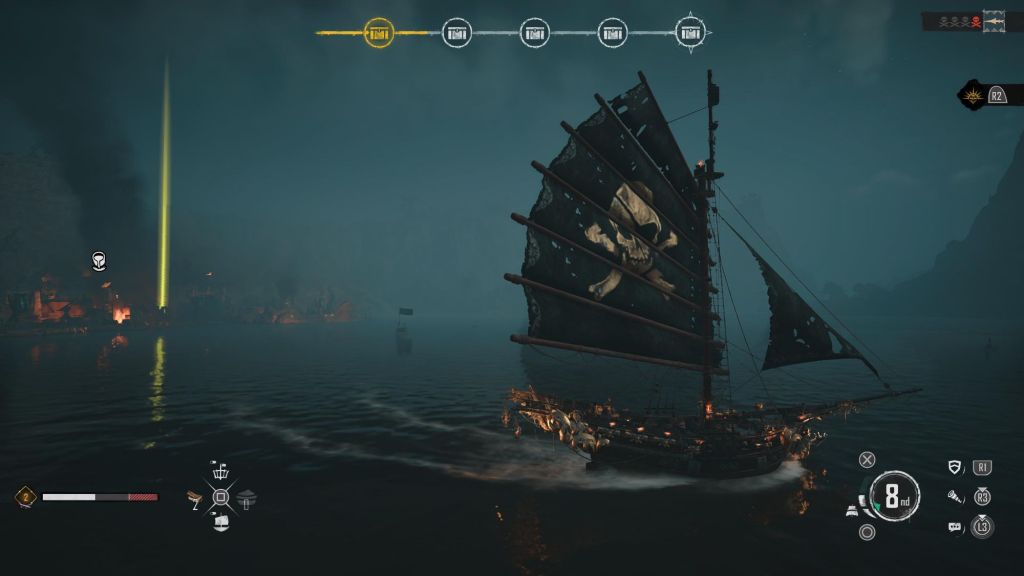Select the crow's nest option on the quick wheel
1024x576 pixels.
tap(220, 472)
